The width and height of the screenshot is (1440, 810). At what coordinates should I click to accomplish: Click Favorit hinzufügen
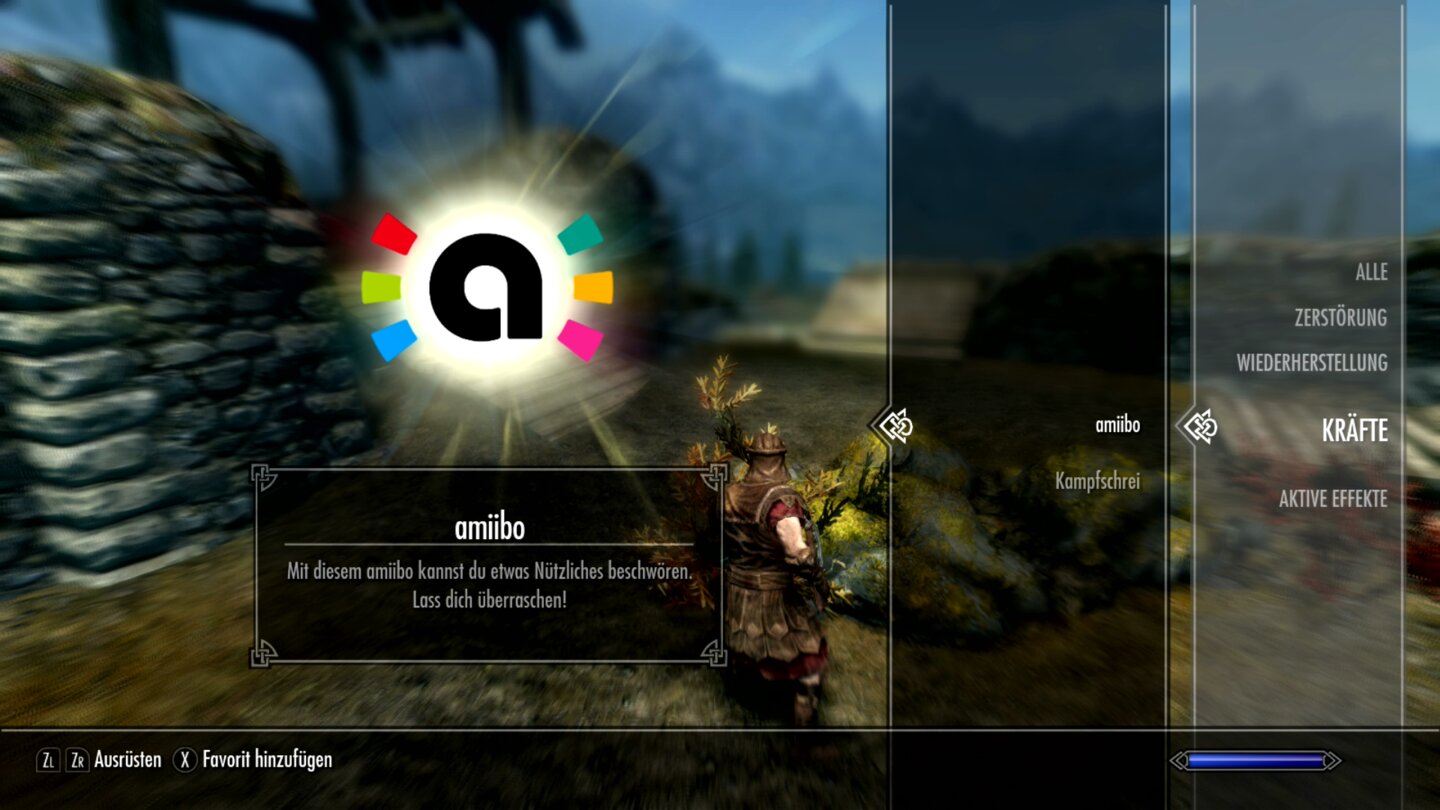pos(265,759)
